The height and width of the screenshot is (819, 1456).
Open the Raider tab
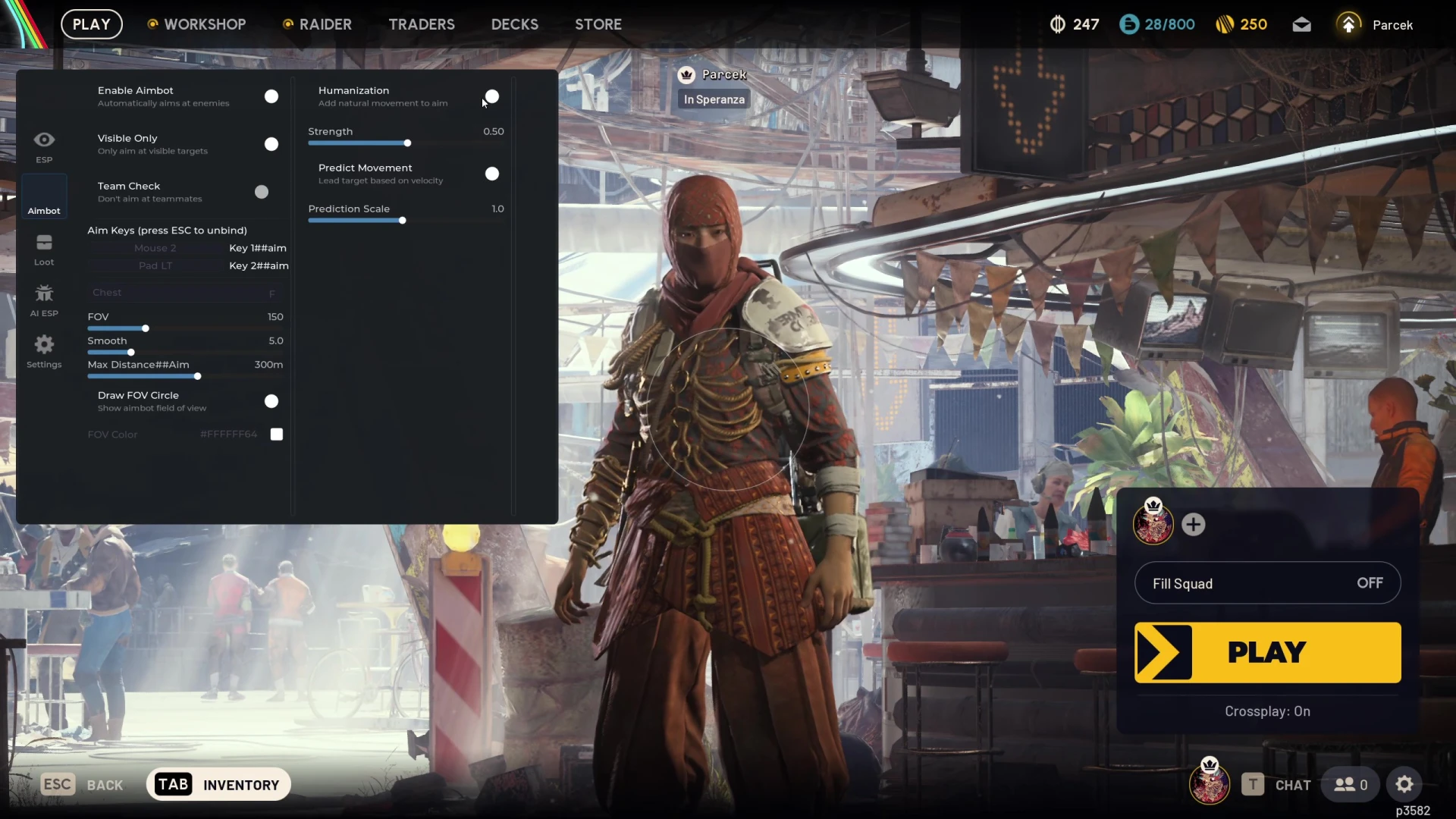point(317,24)
